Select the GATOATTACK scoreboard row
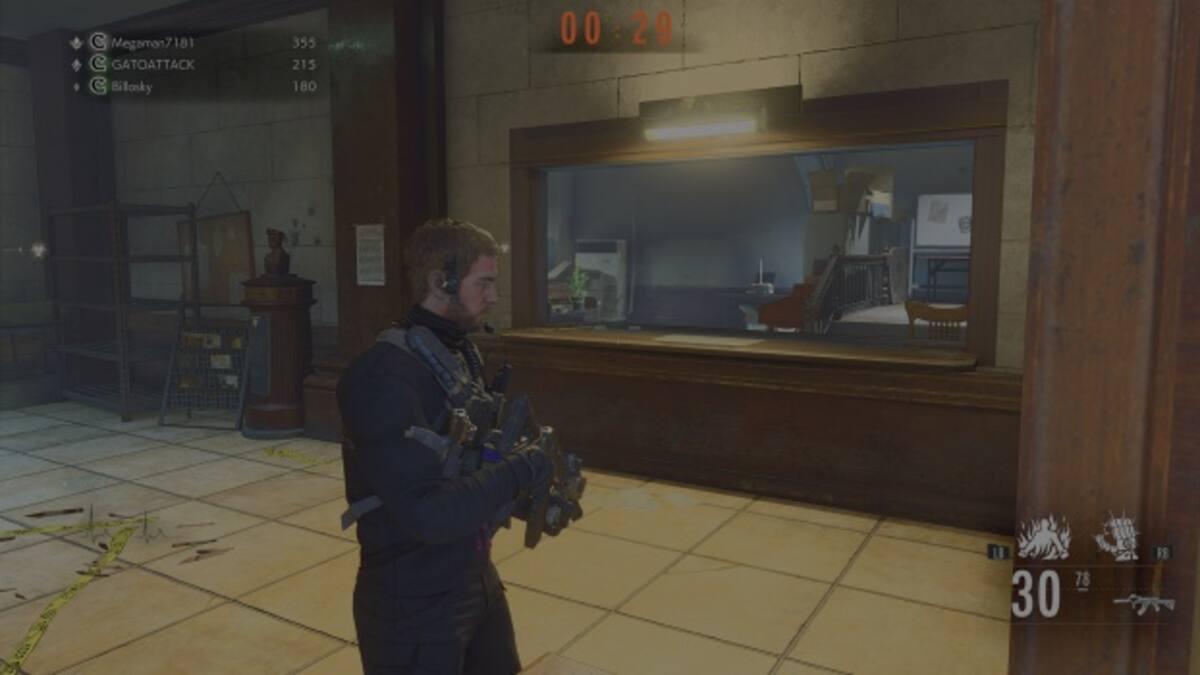 (x=152, y=64)
